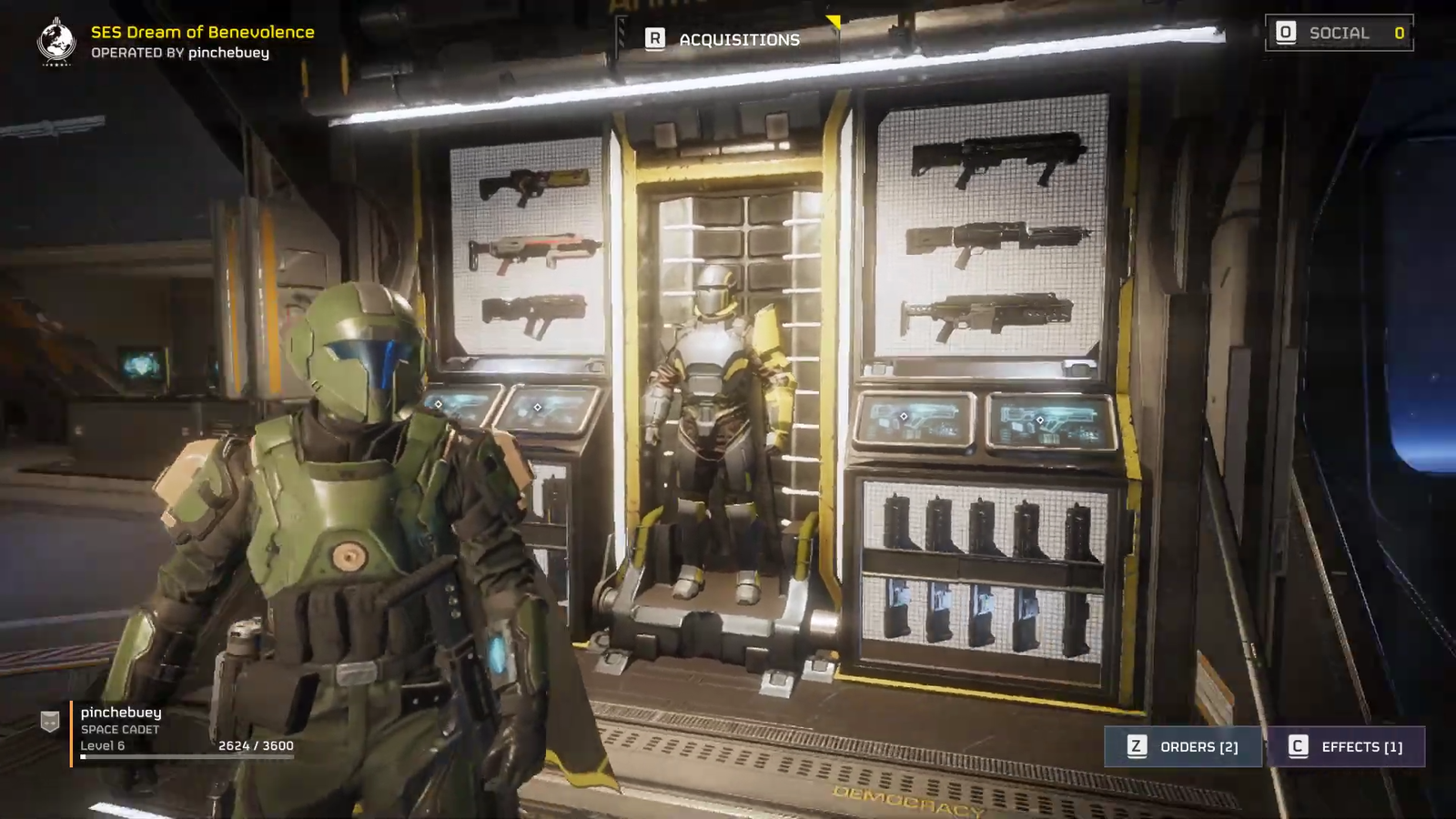View active Effects

1346,747
